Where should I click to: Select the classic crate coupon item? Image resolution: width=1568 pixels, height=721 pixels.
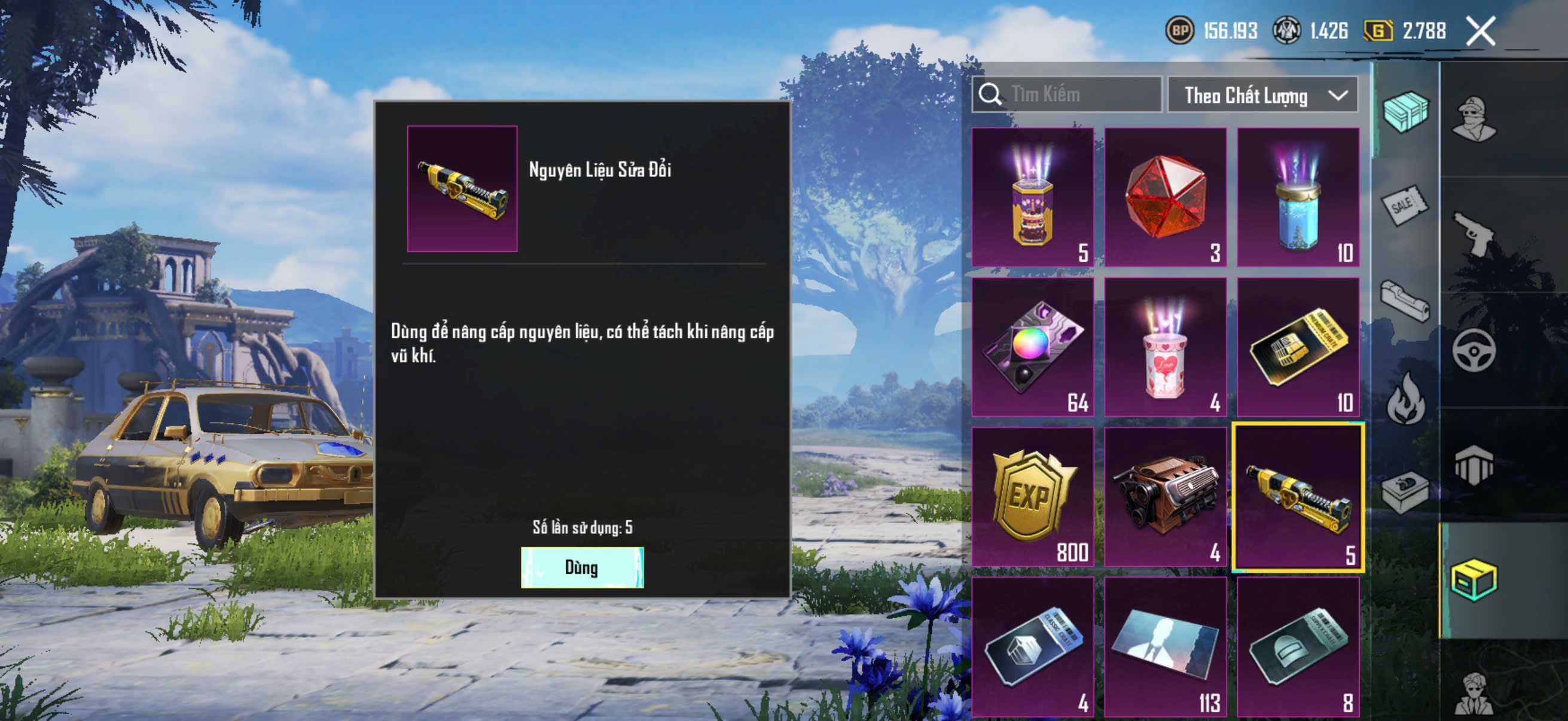pos(1032,646)
